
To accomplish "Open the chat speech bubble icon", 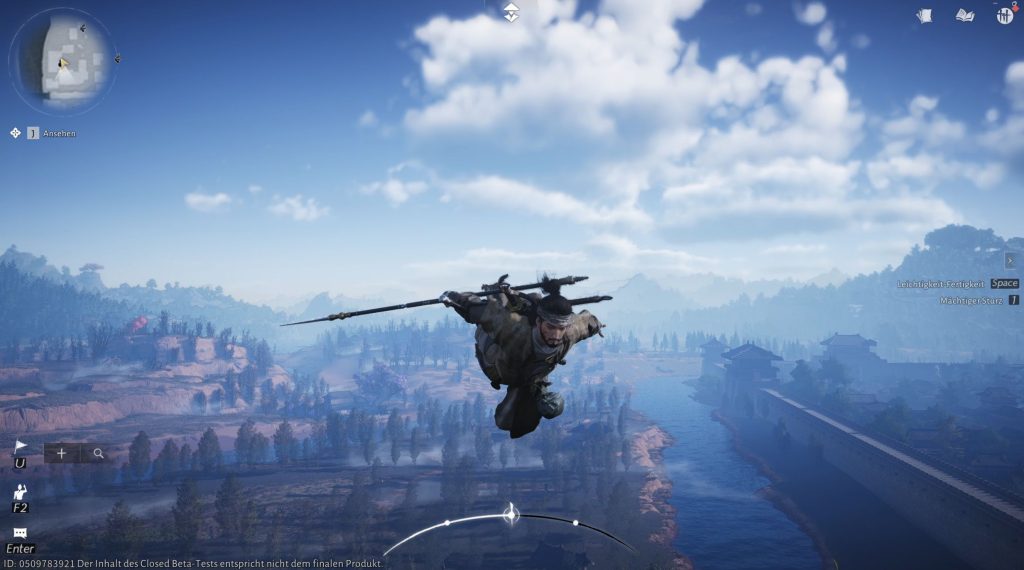I will point(20,533).
